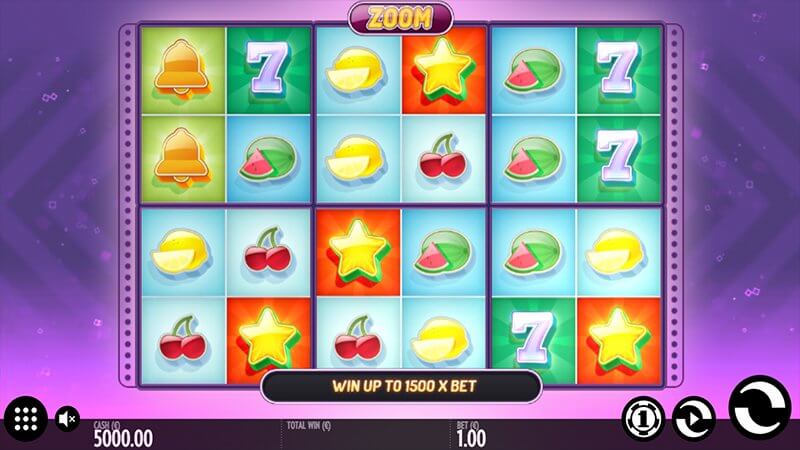
Task: Open the autoplay options
Action: tap(692, 415)
